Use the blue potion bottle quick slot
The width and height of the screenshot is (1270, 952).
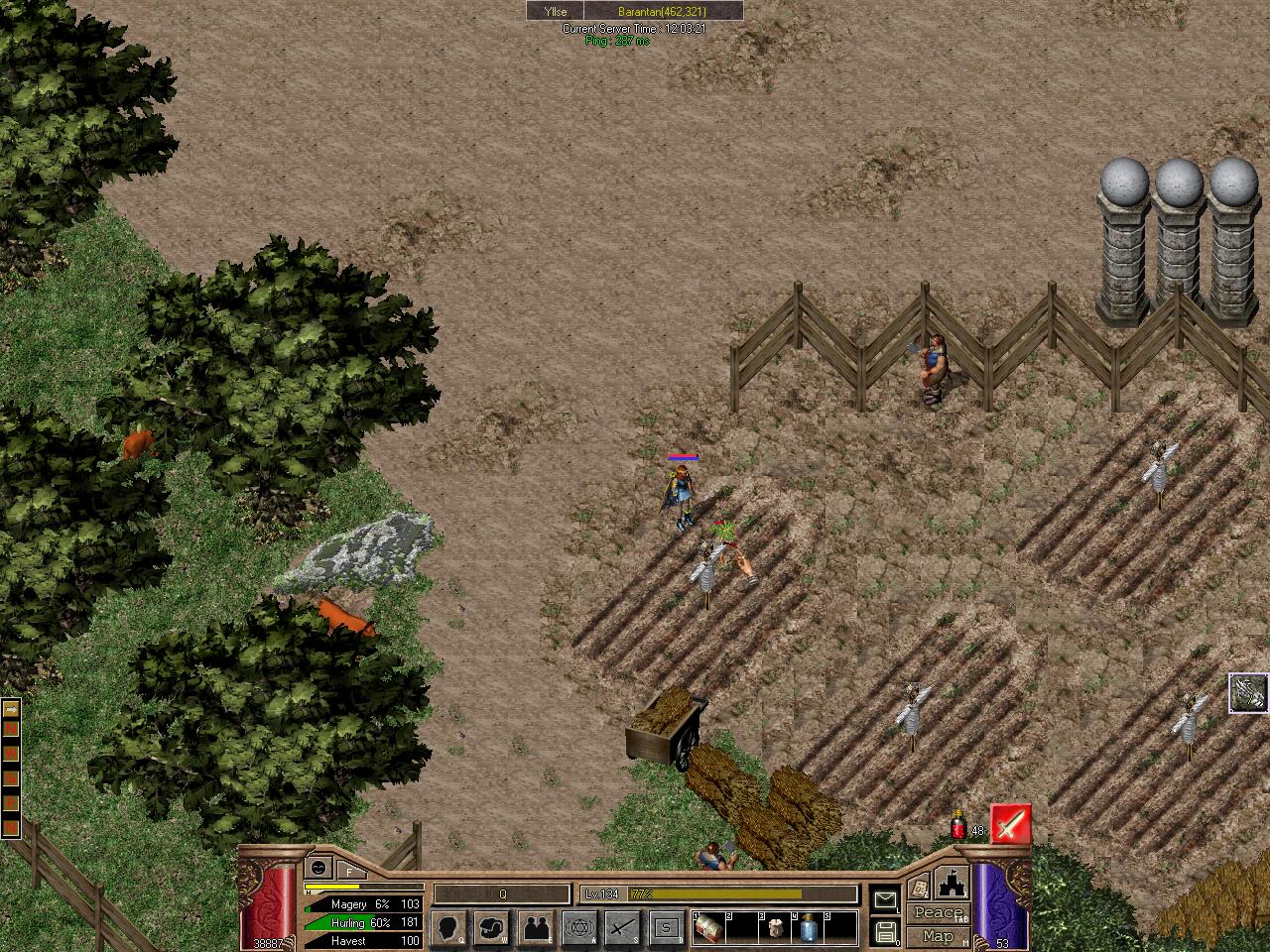click(809, 928)
